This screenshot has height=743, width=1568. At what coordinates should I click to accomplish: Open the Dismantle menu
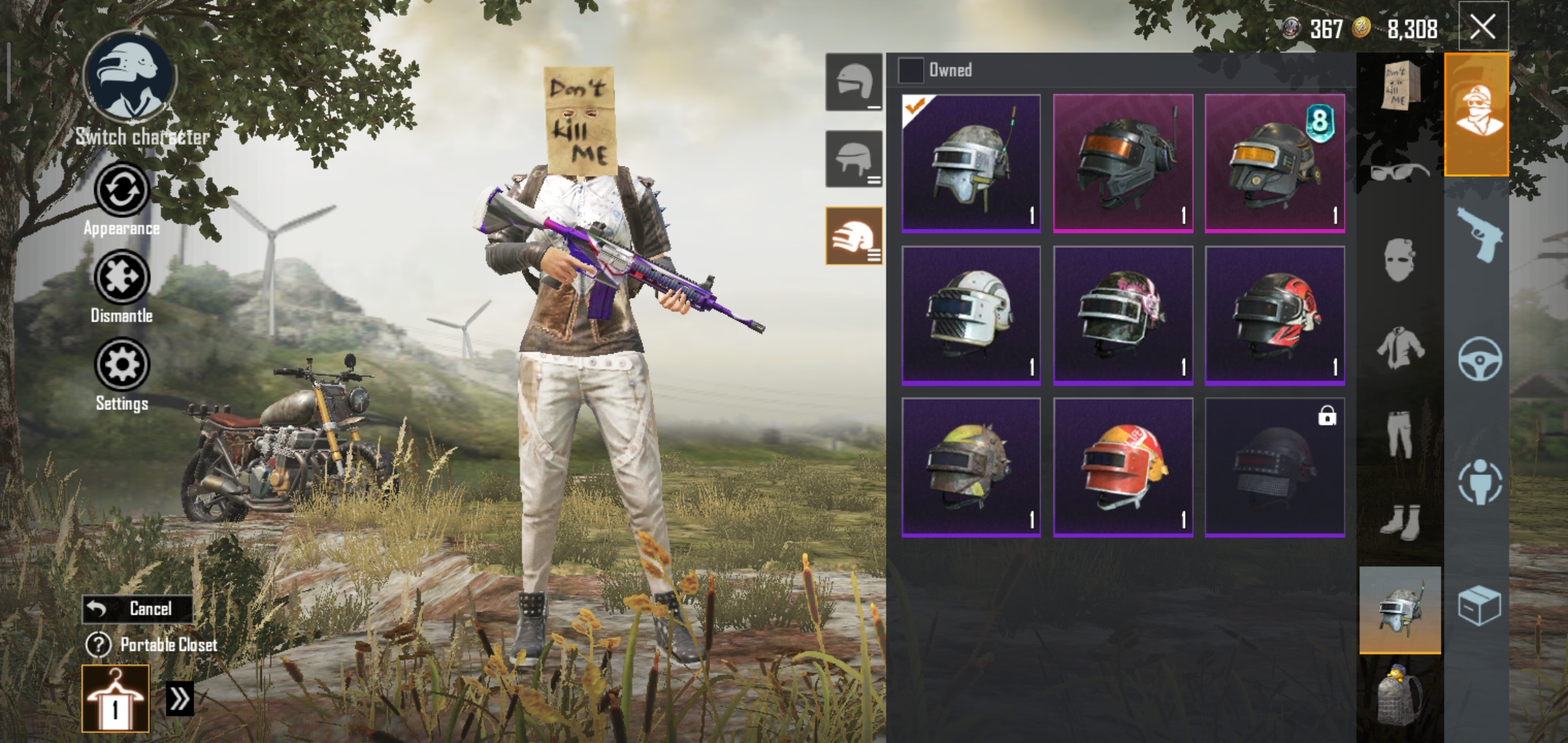[x=122, y=278]
